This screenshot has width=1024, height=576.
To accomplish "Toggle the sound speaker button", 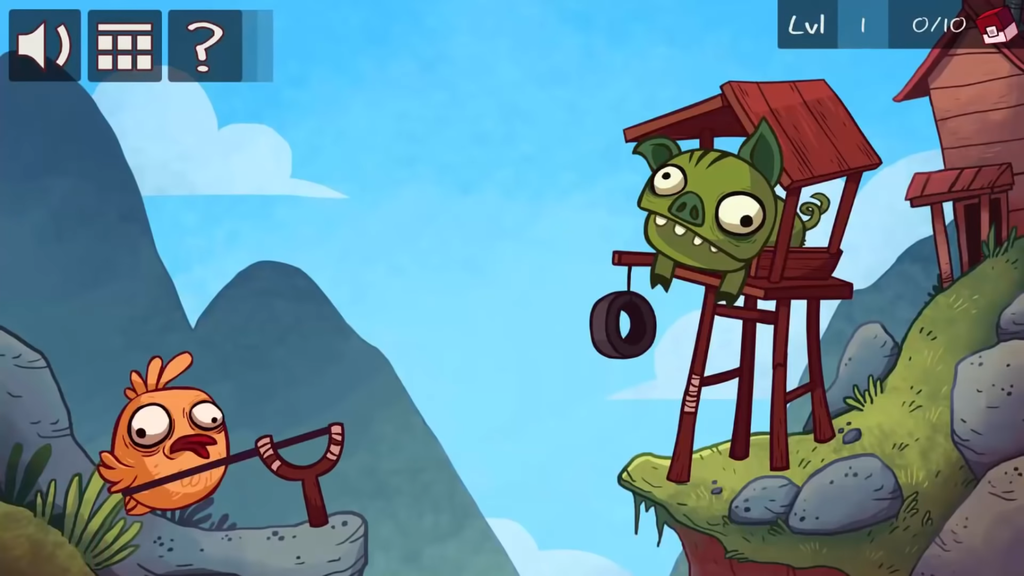I will tap(45, 46).
